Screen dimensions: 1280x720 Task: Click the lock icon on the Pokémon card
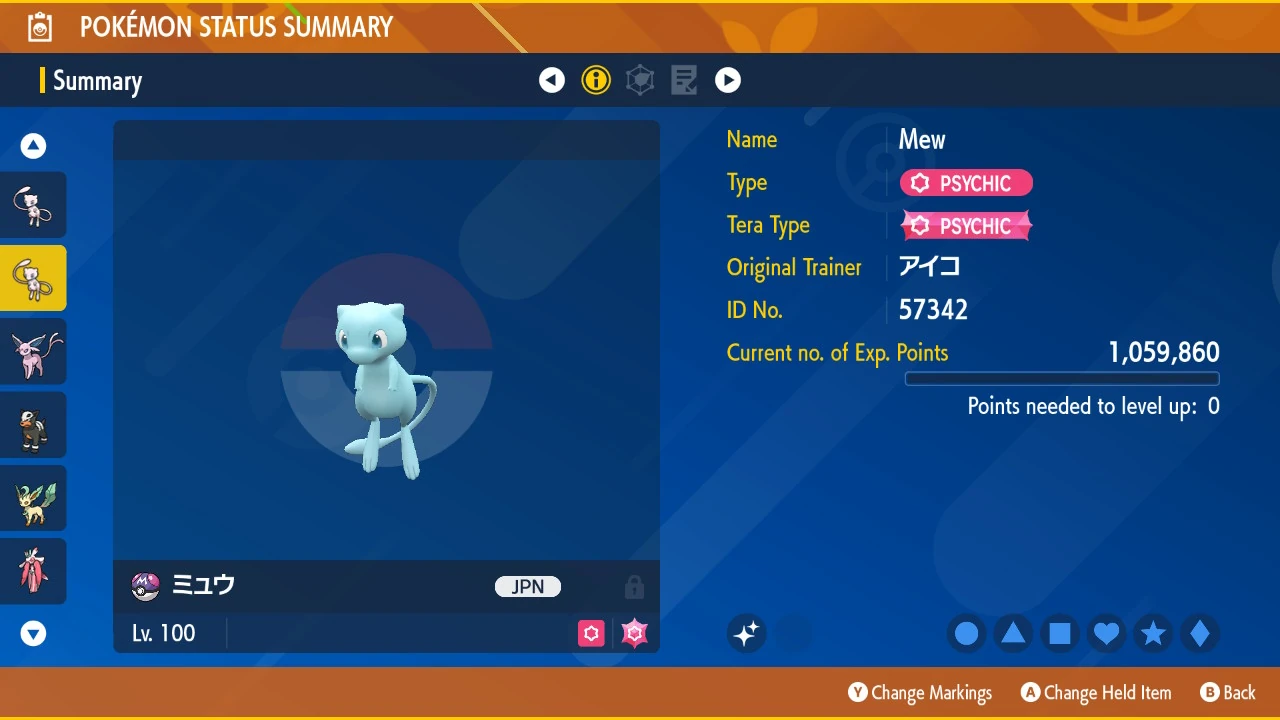[634, 587]
